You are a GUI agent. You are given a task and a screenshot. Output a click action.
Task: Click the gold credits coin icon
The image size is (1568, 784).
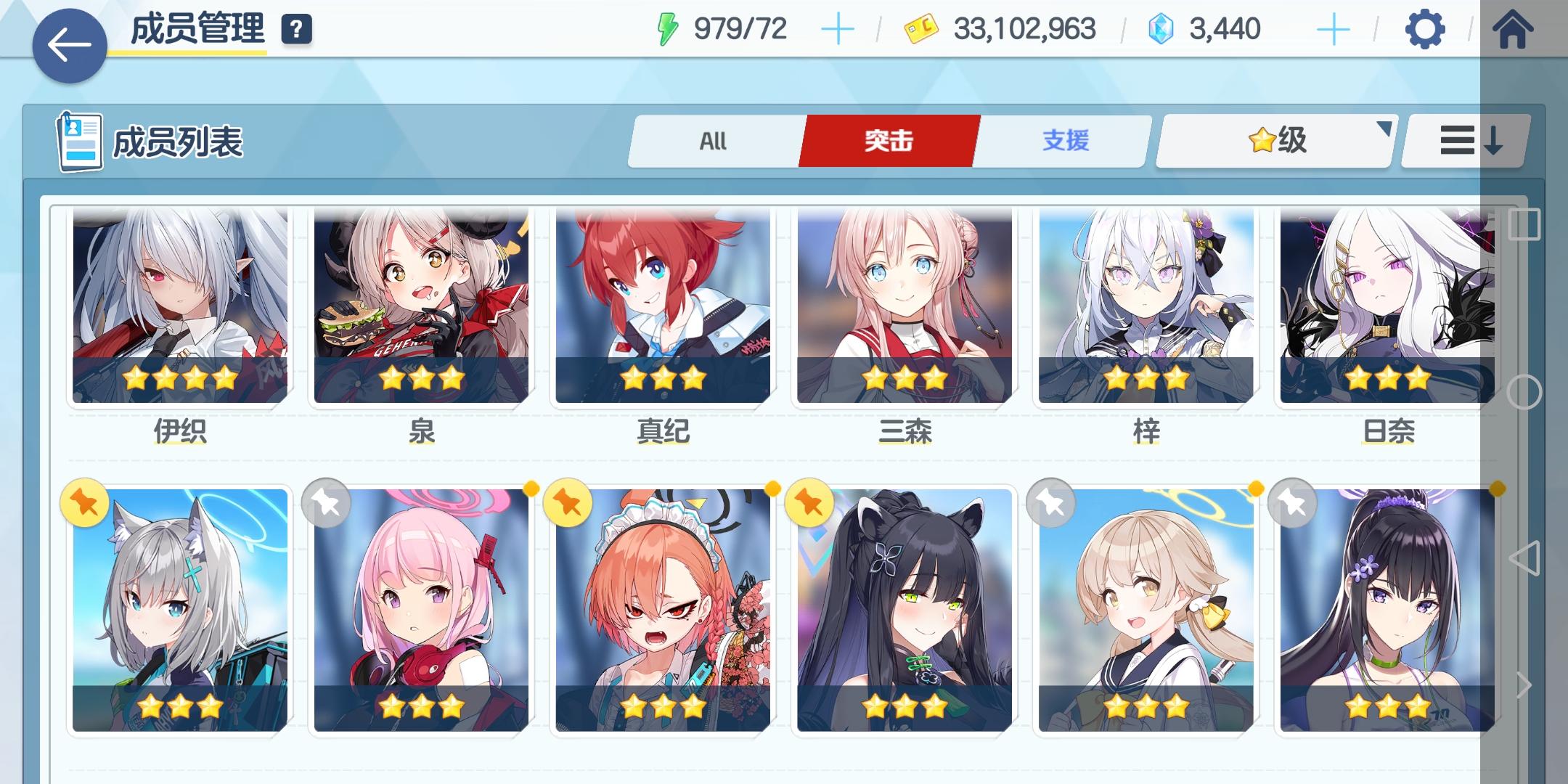[922, 29]
